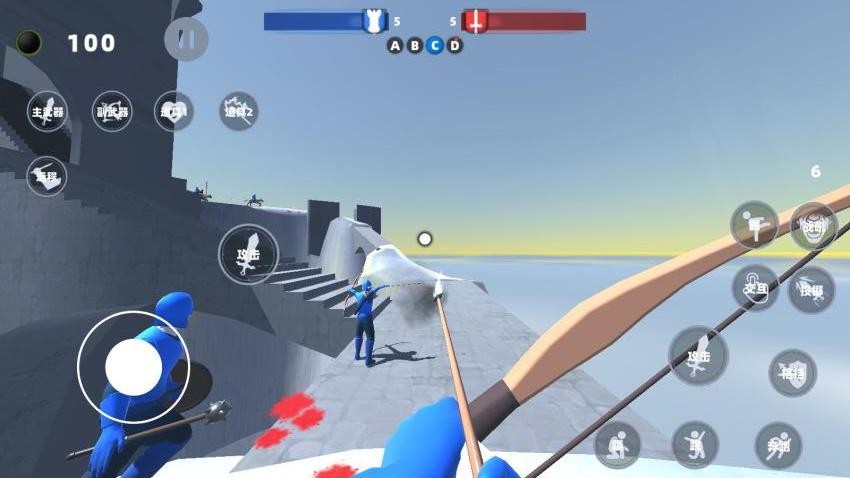850x478 pixels.
Task: Use item slot 道具2
Action: (238, 111)
